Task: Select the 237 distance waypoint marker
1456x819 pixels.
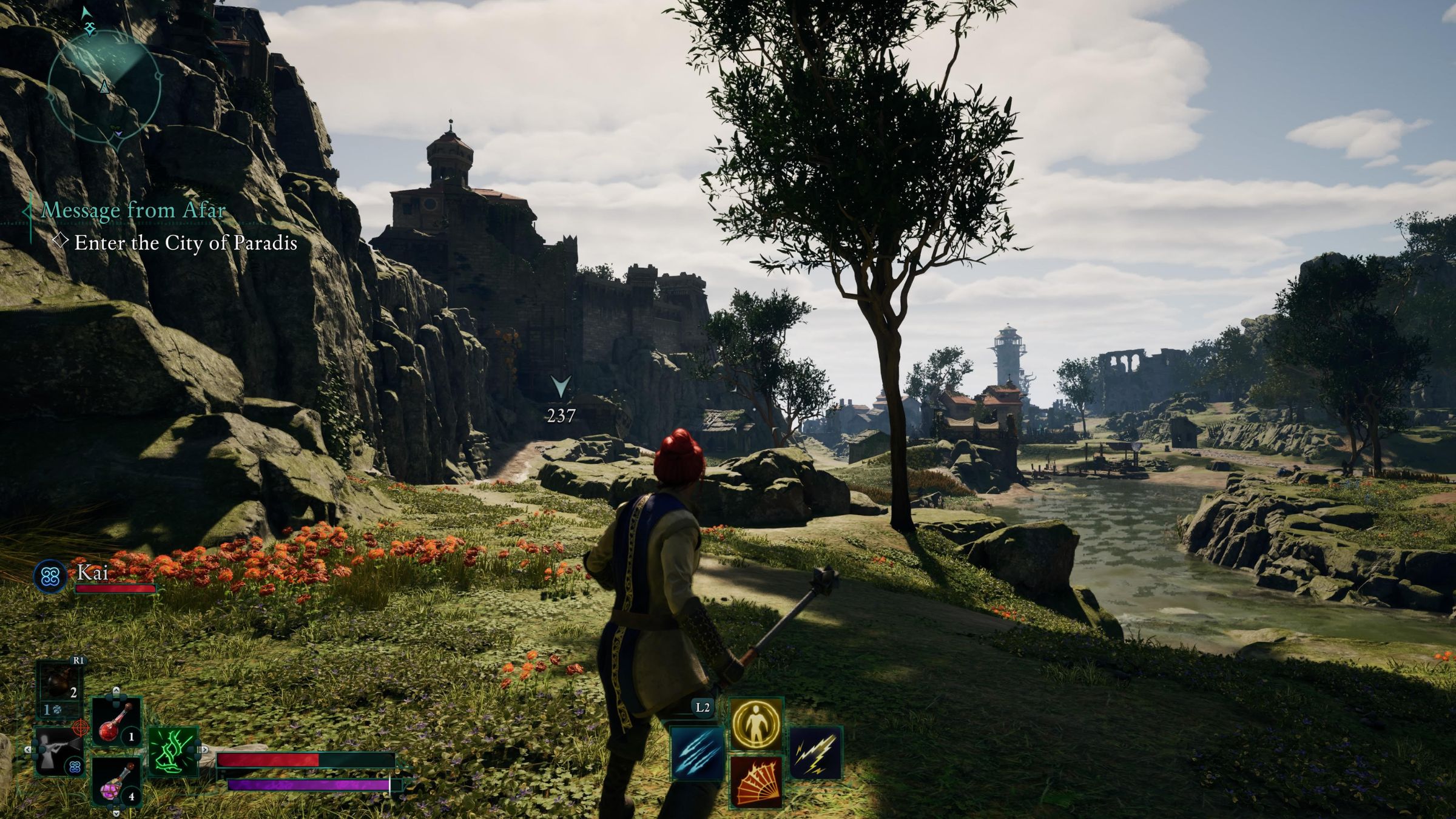Action: [561, 400]
